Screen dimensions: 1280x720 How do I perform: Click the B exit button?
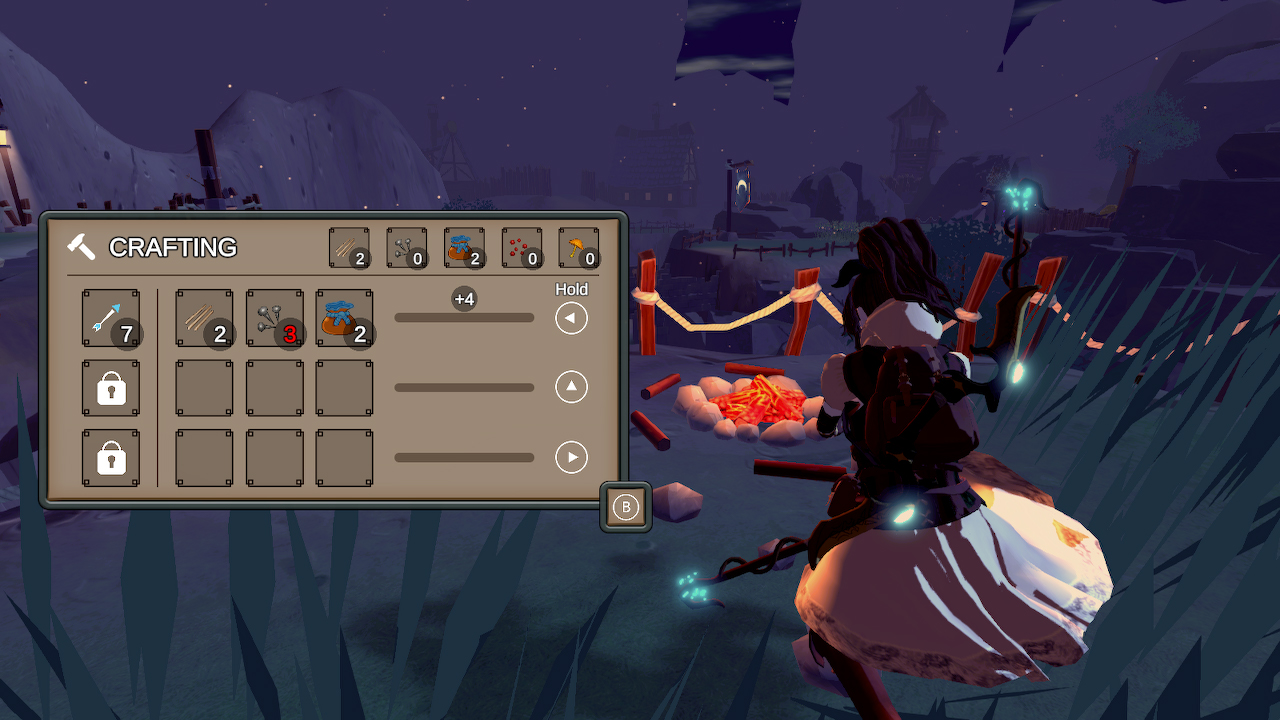[x=626, y=507]
